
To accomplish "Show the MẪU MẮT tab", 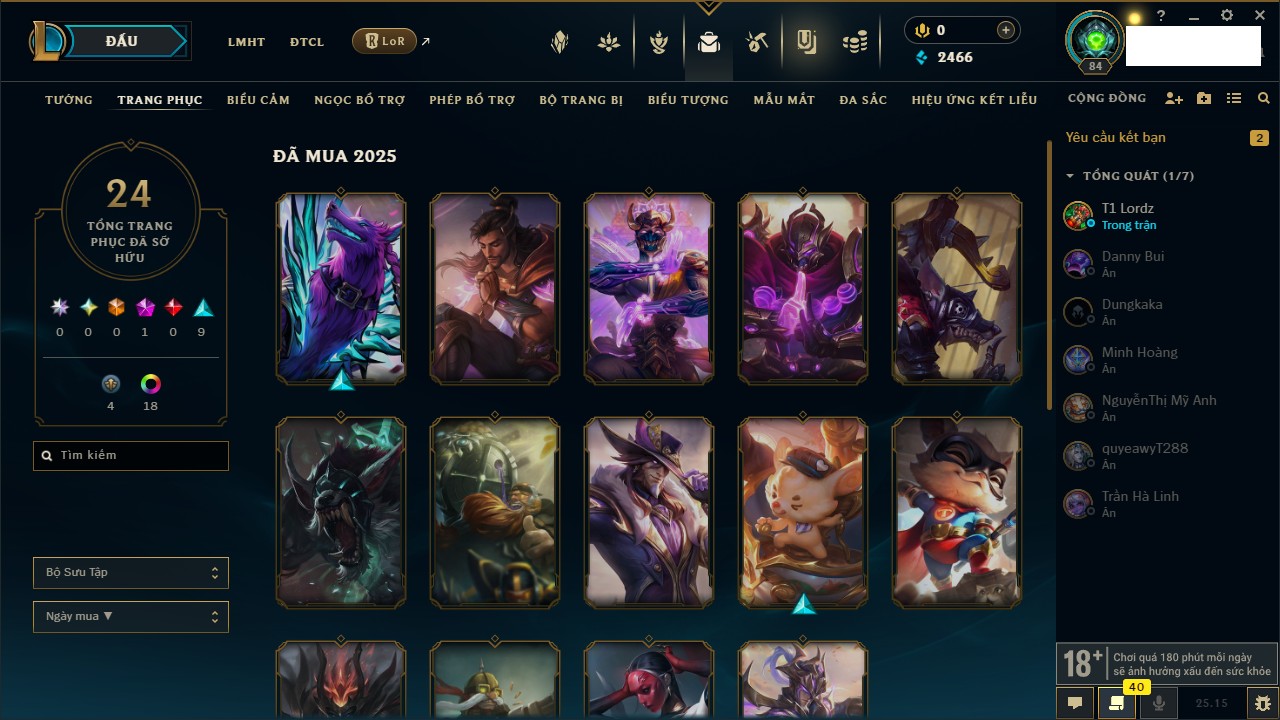I will 784,100.
